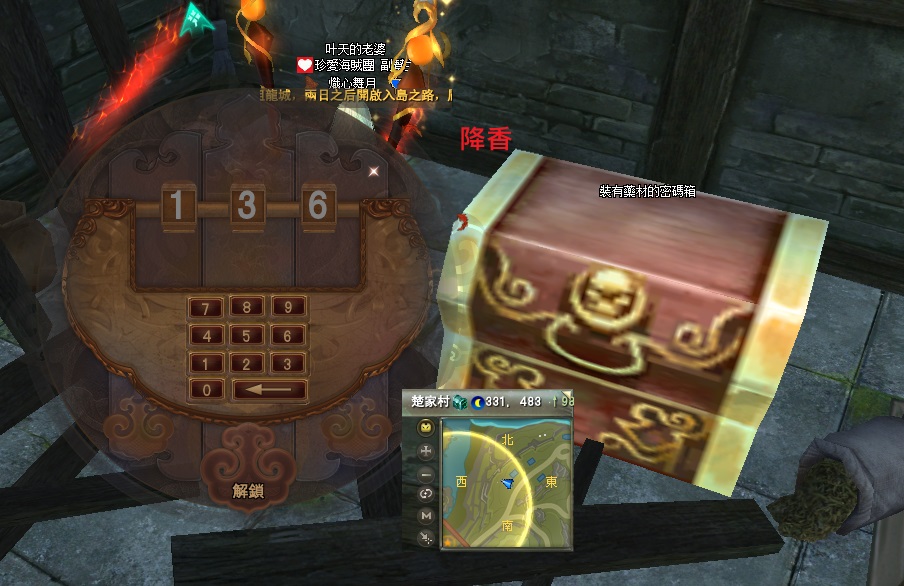Click the 6 button on the keypad
Image resolution: width=904 pixels, height=586 pixels.
(288, 336)
